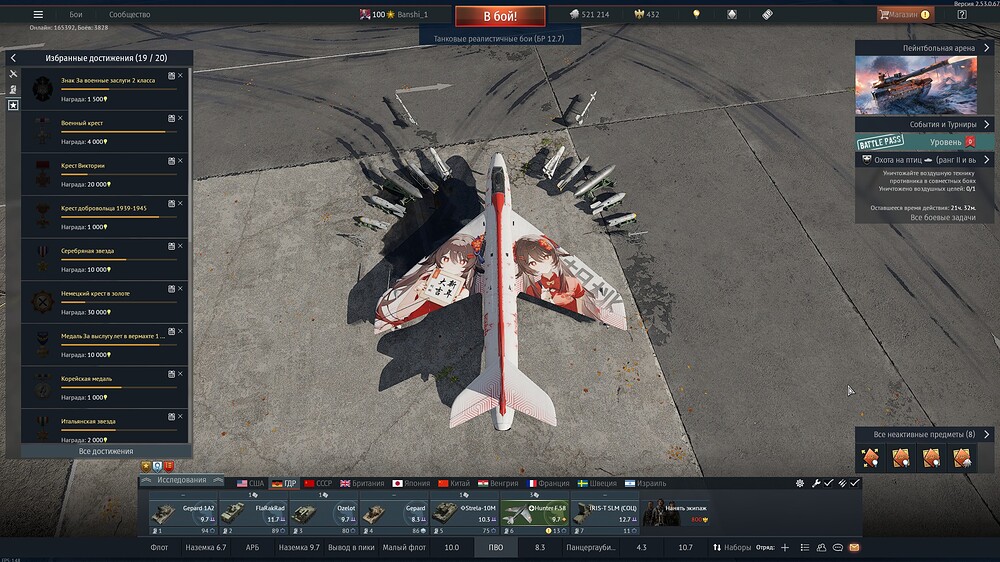This screenshot has height=562, width=1000.
Task: Open the Бои menu
Action: [75, 15]
